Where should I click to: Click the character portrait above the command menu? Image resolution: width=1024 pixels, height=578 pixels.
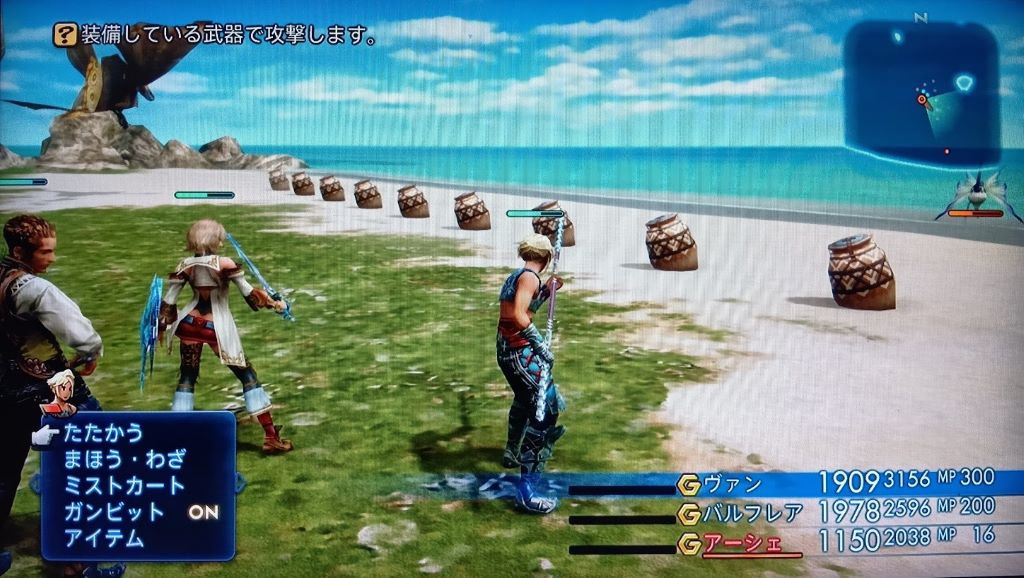coord(58,392)
